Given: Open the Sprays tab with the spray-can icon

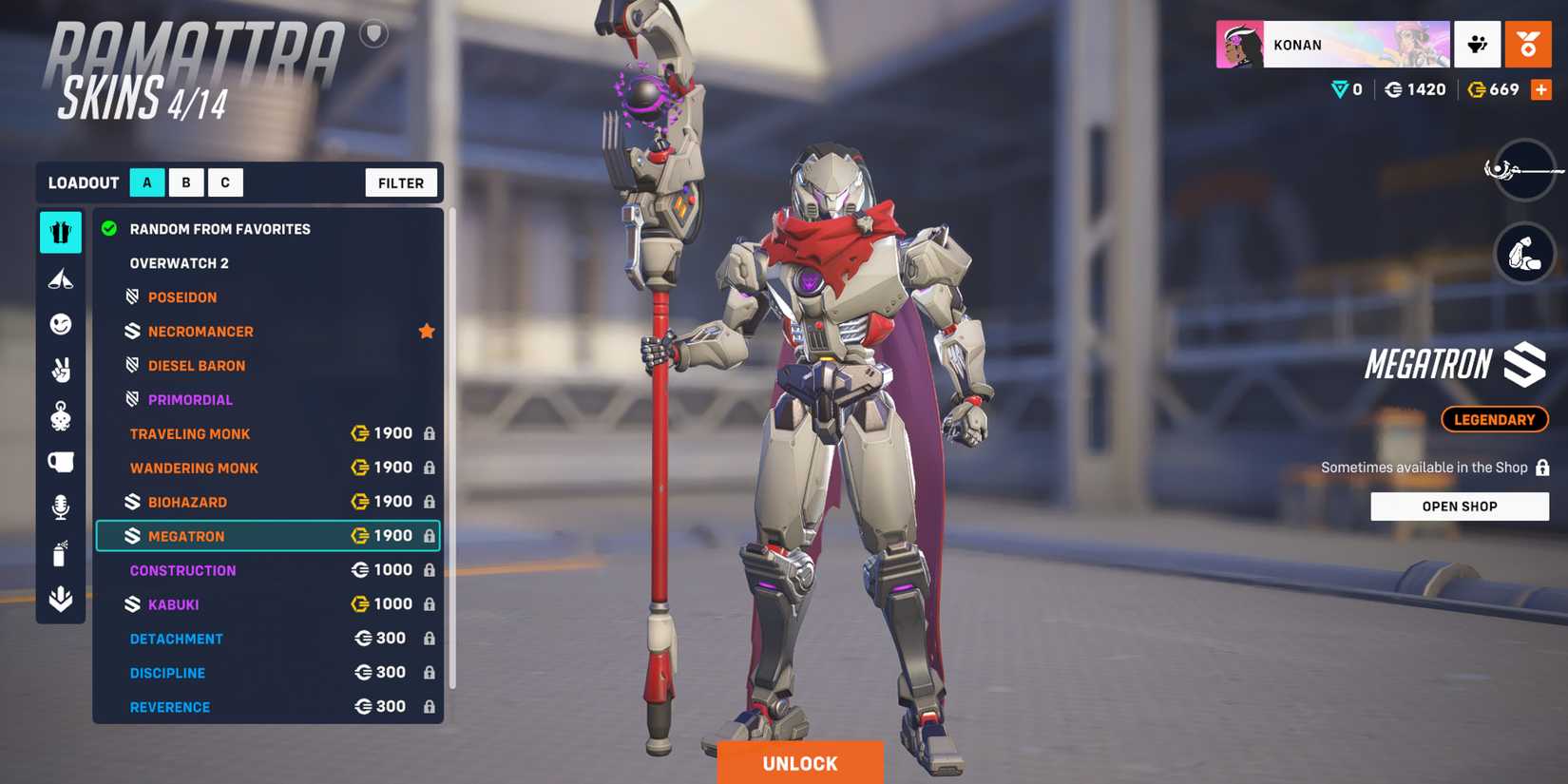Looking at the screenshot, I should click(x=60, y=553).
